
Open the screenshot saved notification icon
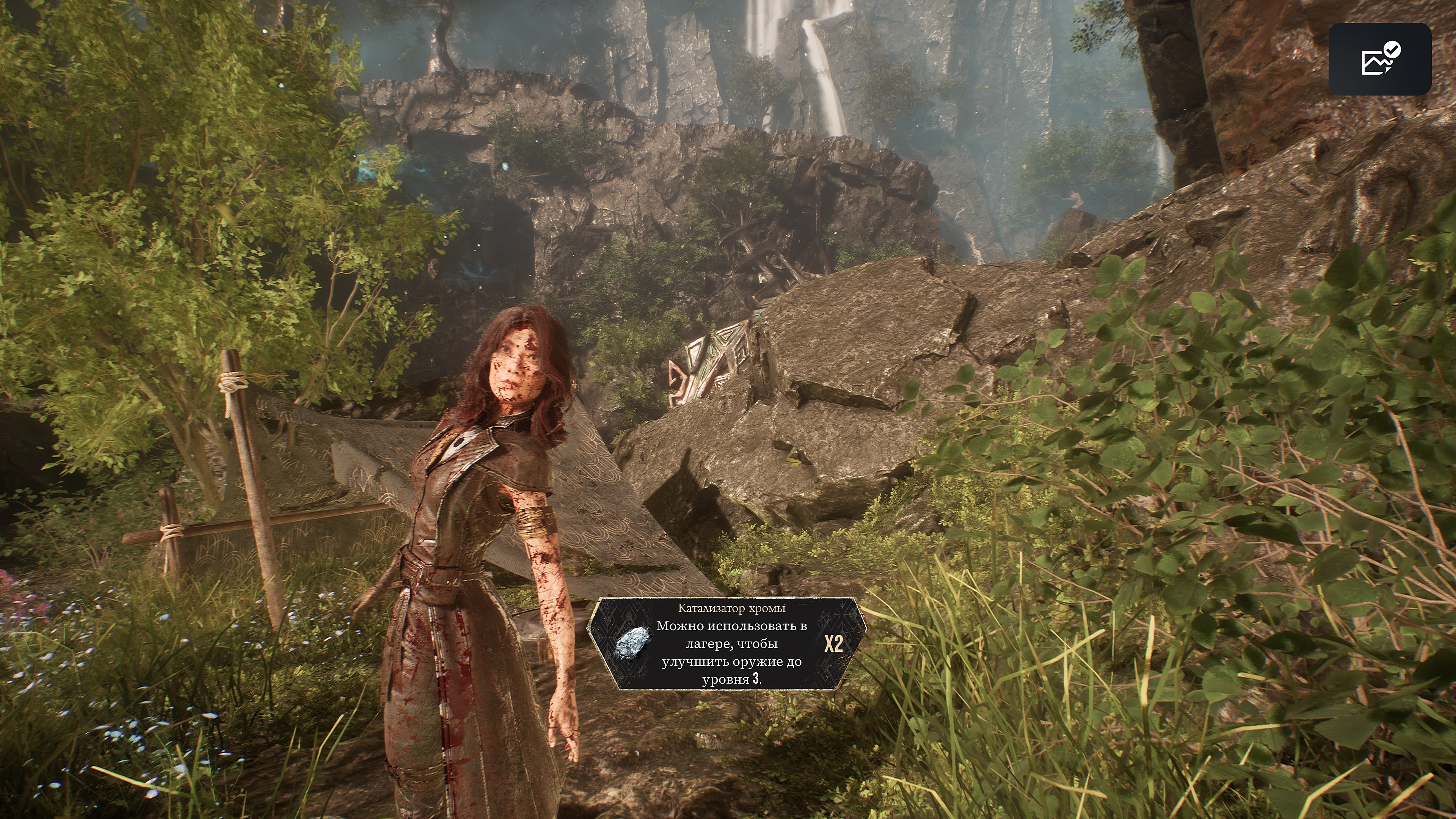point(1379,59)
